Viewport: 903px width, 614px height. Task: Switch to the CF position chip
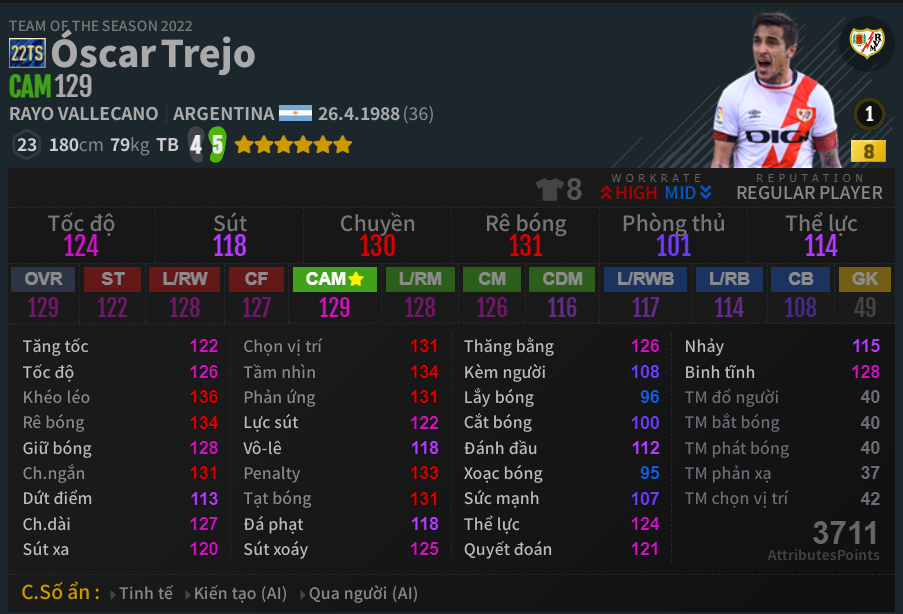pos(257,279)
